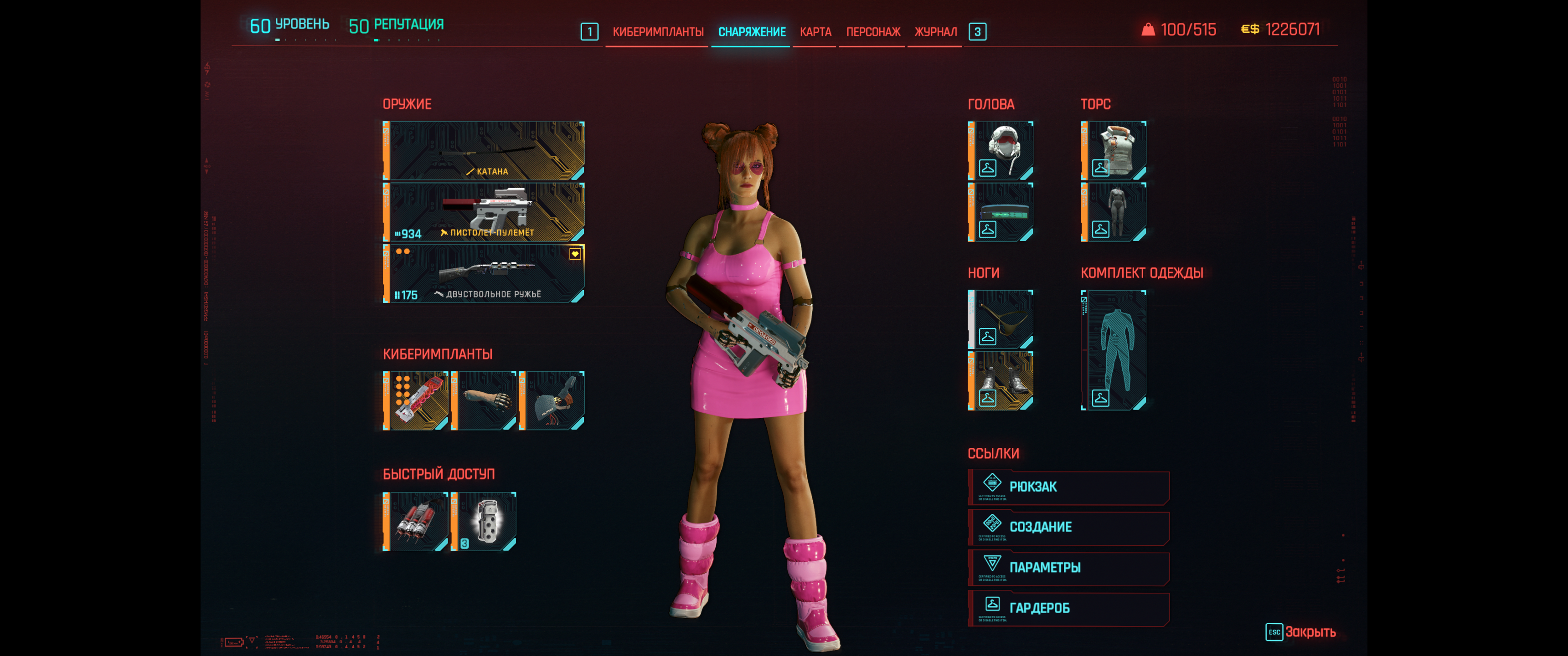
Task: Switch to the Киберимпланты tab
Action: (657, 31)
